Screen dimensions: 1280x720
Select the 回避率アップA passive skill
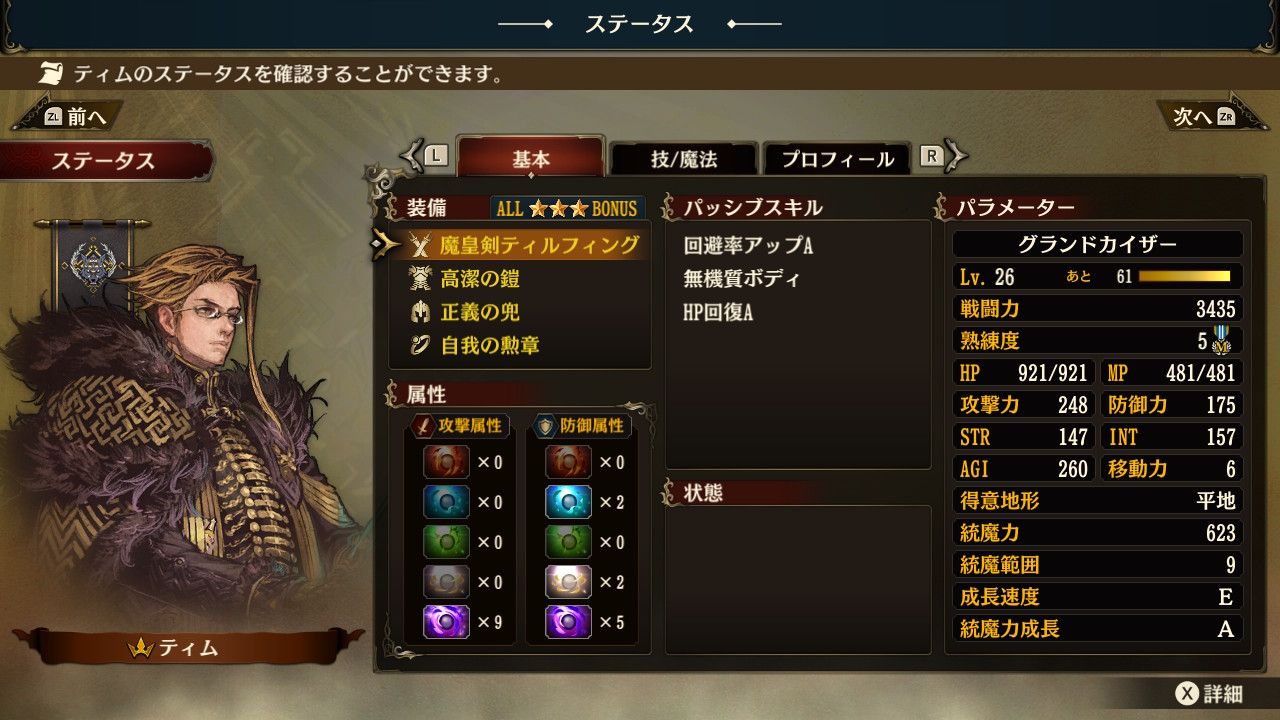click(x=748, y=246)
